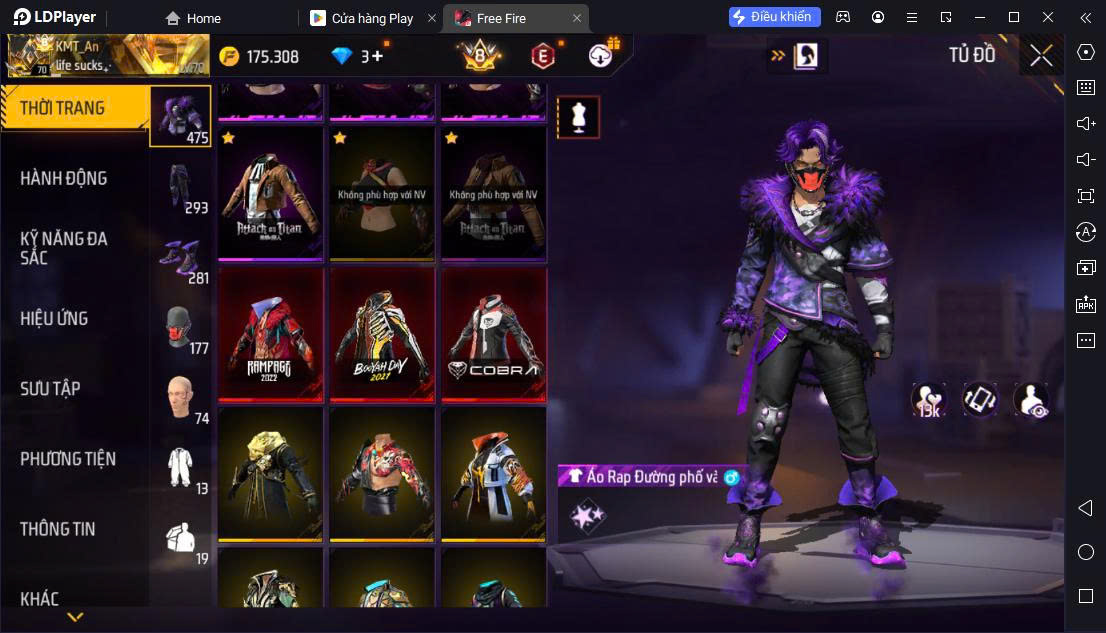
Task: Switch to Sưu Tập tab
Action: click(x=50, y=388)
